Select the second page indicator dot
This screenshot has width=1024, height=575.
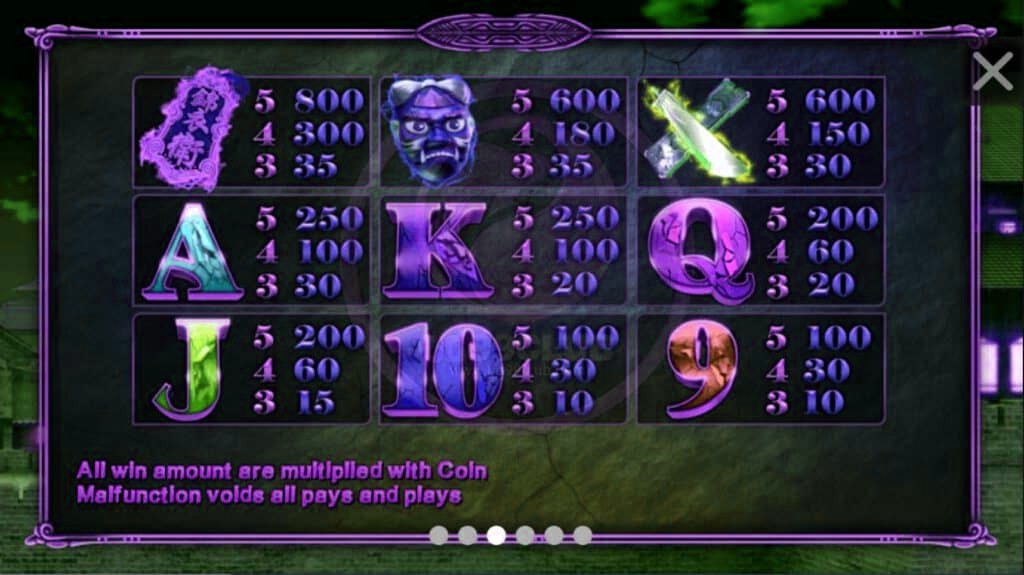click(467, 535)
